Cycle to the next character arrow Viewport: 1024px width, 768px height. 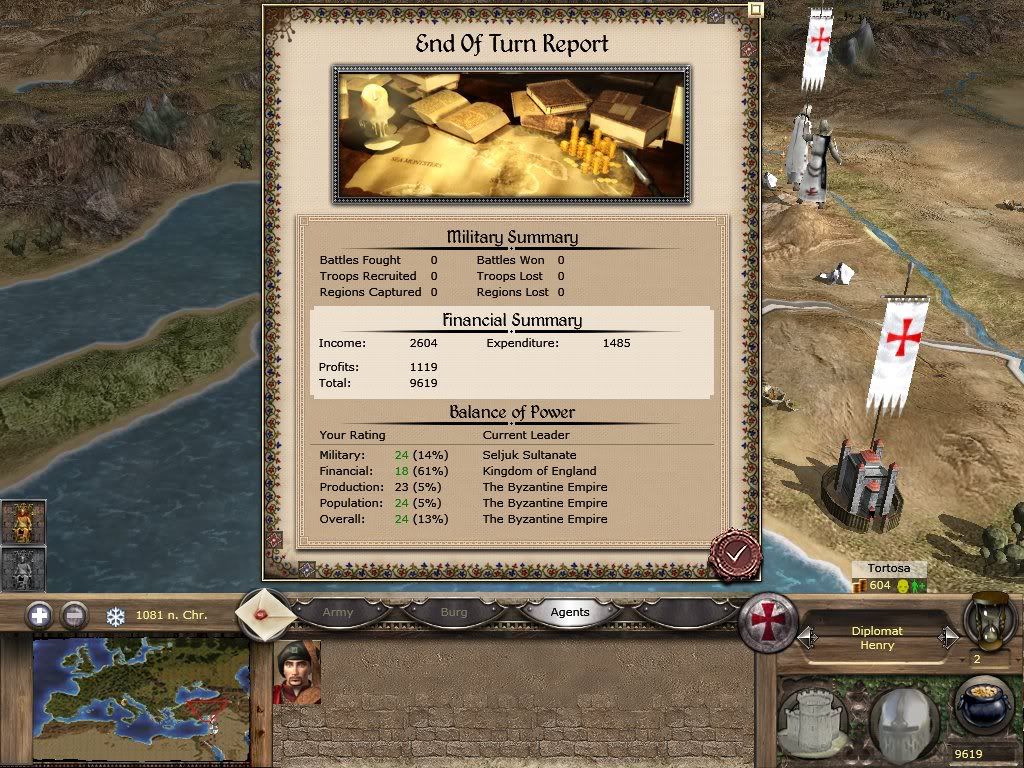[948, 637]
